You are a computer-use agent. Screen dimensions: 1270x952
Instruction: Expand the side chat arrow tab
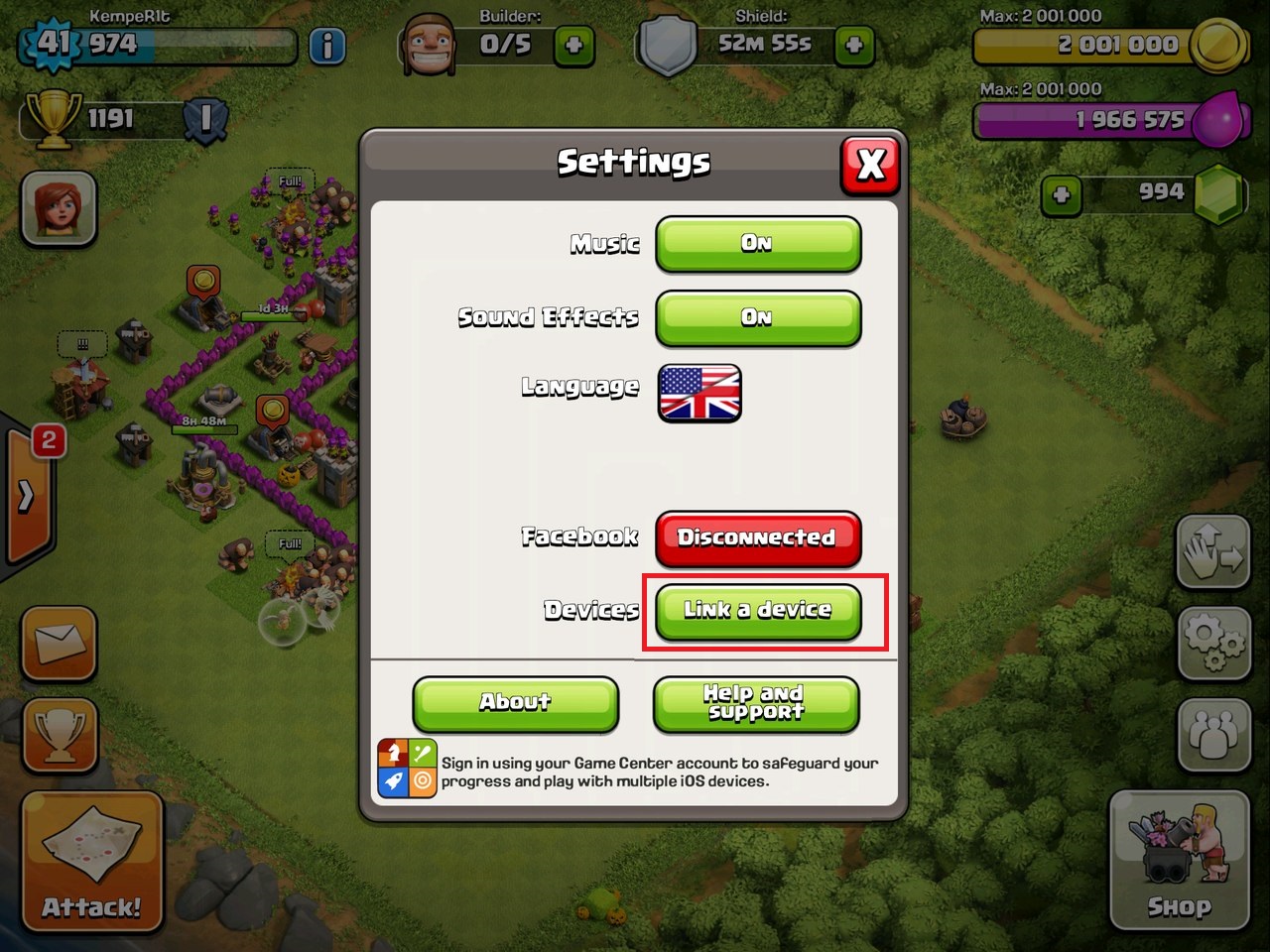click(28, 496)
